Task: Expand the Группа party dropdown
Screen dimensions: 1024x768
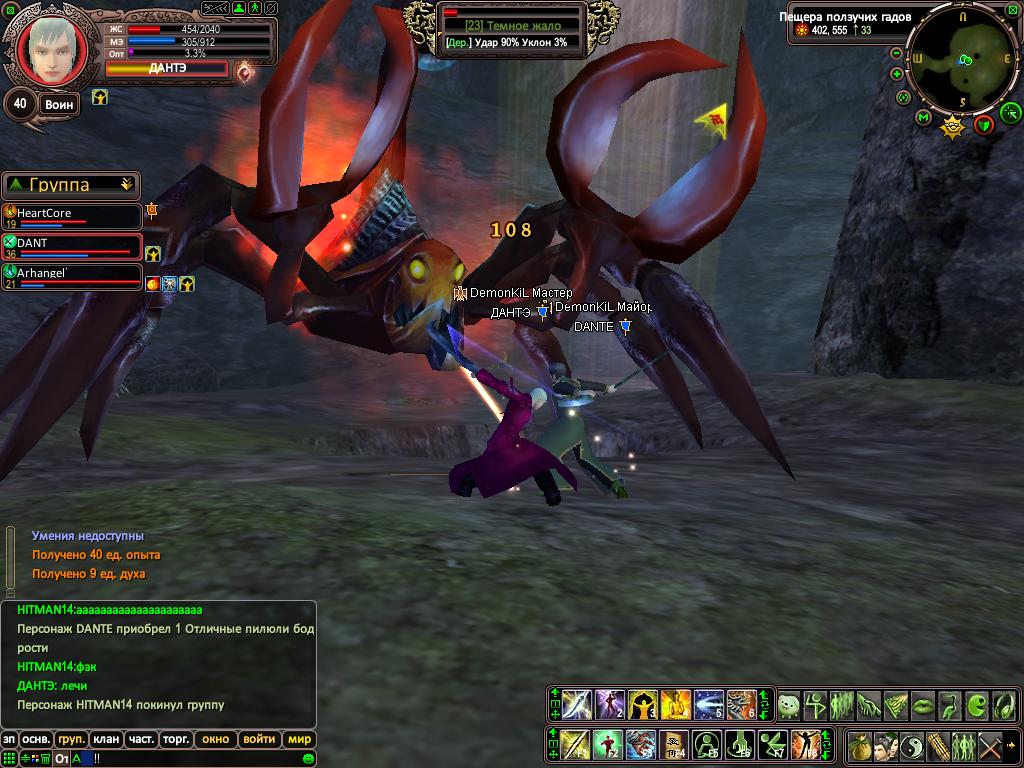Action: (x=126, y=185)
